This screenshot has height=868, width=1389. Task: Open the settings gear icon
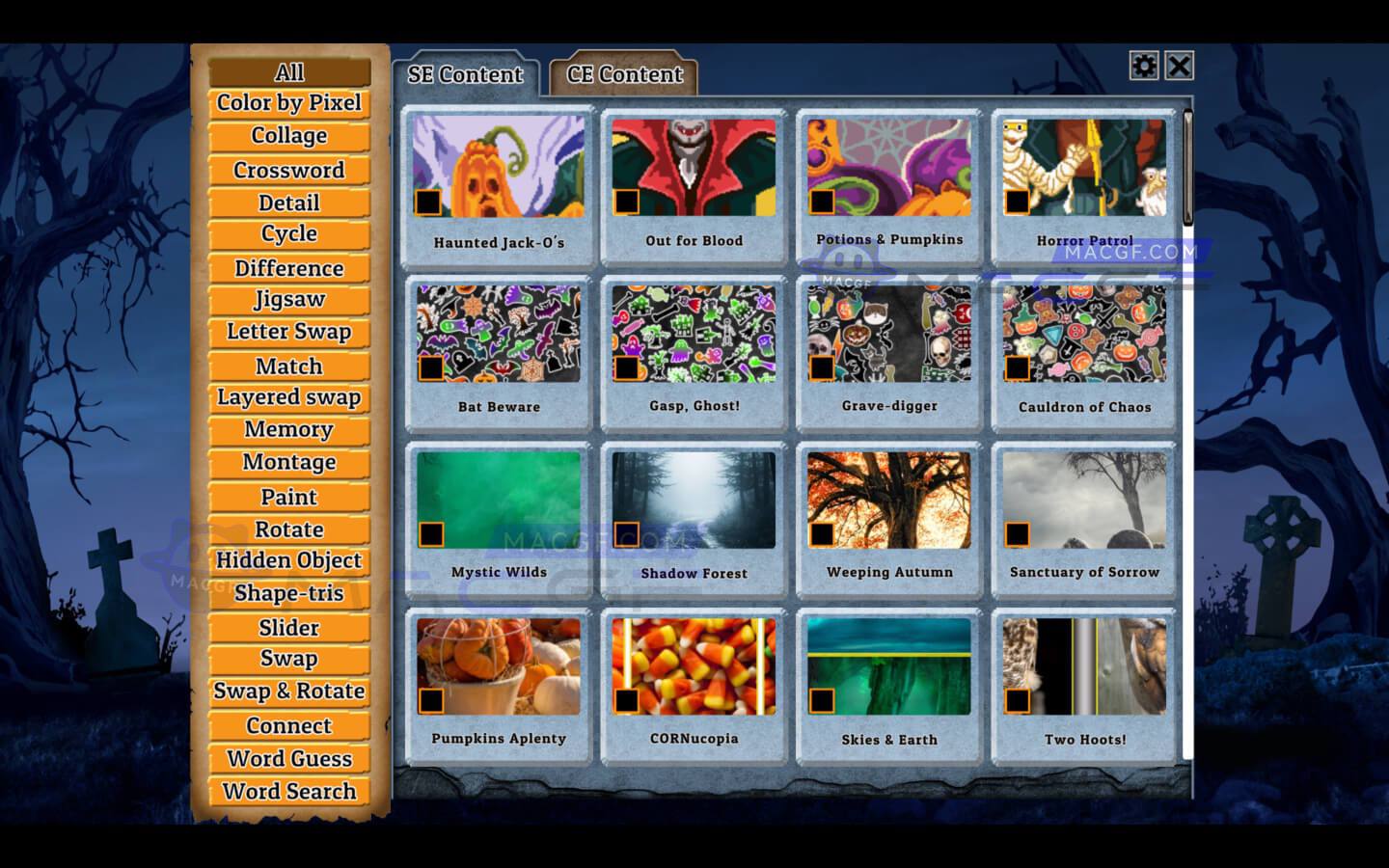[x=1144, y=67]
